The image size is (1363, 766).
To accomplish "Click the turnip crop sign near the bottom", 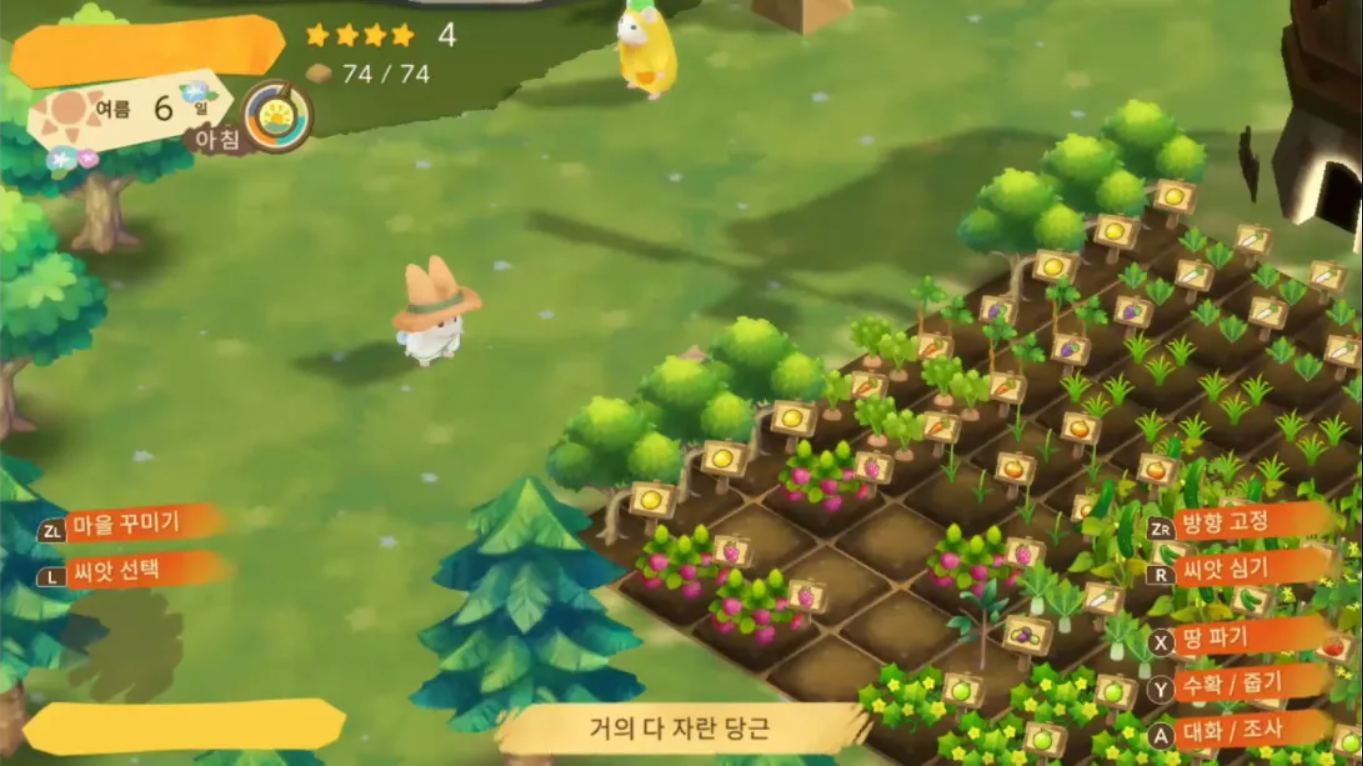I will point(1098,601).
